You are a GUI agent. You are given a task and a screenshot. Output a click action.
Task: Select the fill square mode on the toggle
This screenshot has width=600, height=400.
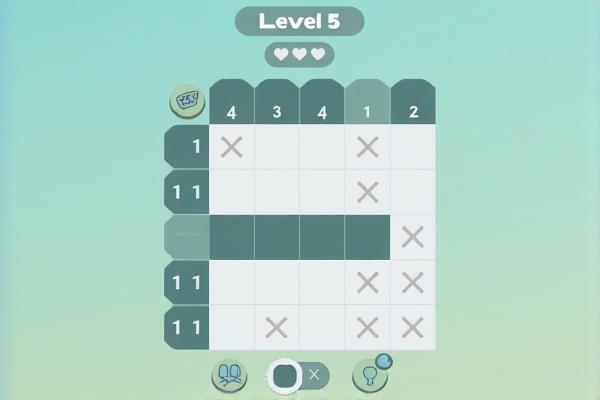(x=283, y=375)
